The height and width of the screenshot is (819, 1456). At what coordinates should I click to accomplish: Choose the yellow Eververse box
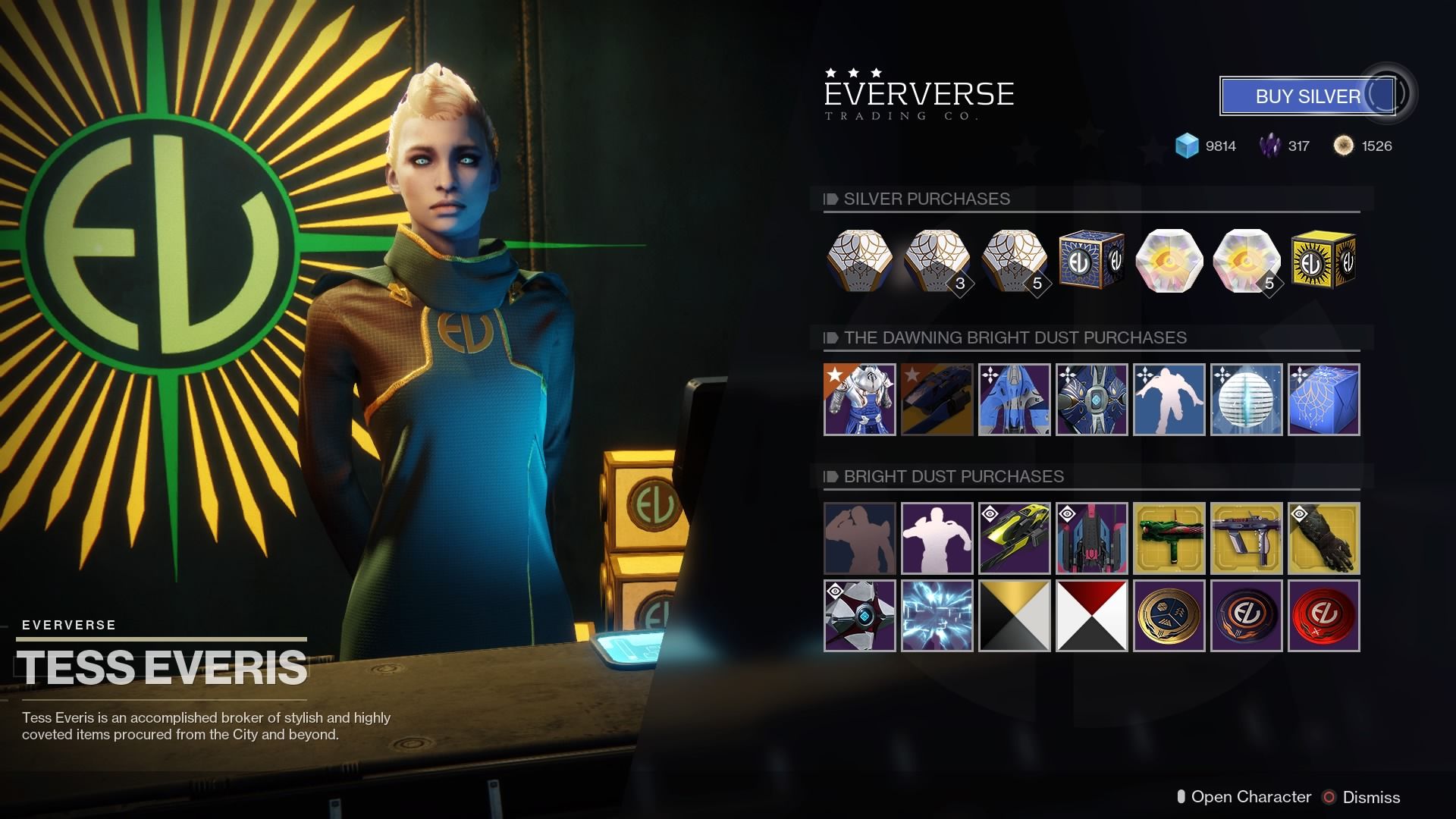[1323, 261]
